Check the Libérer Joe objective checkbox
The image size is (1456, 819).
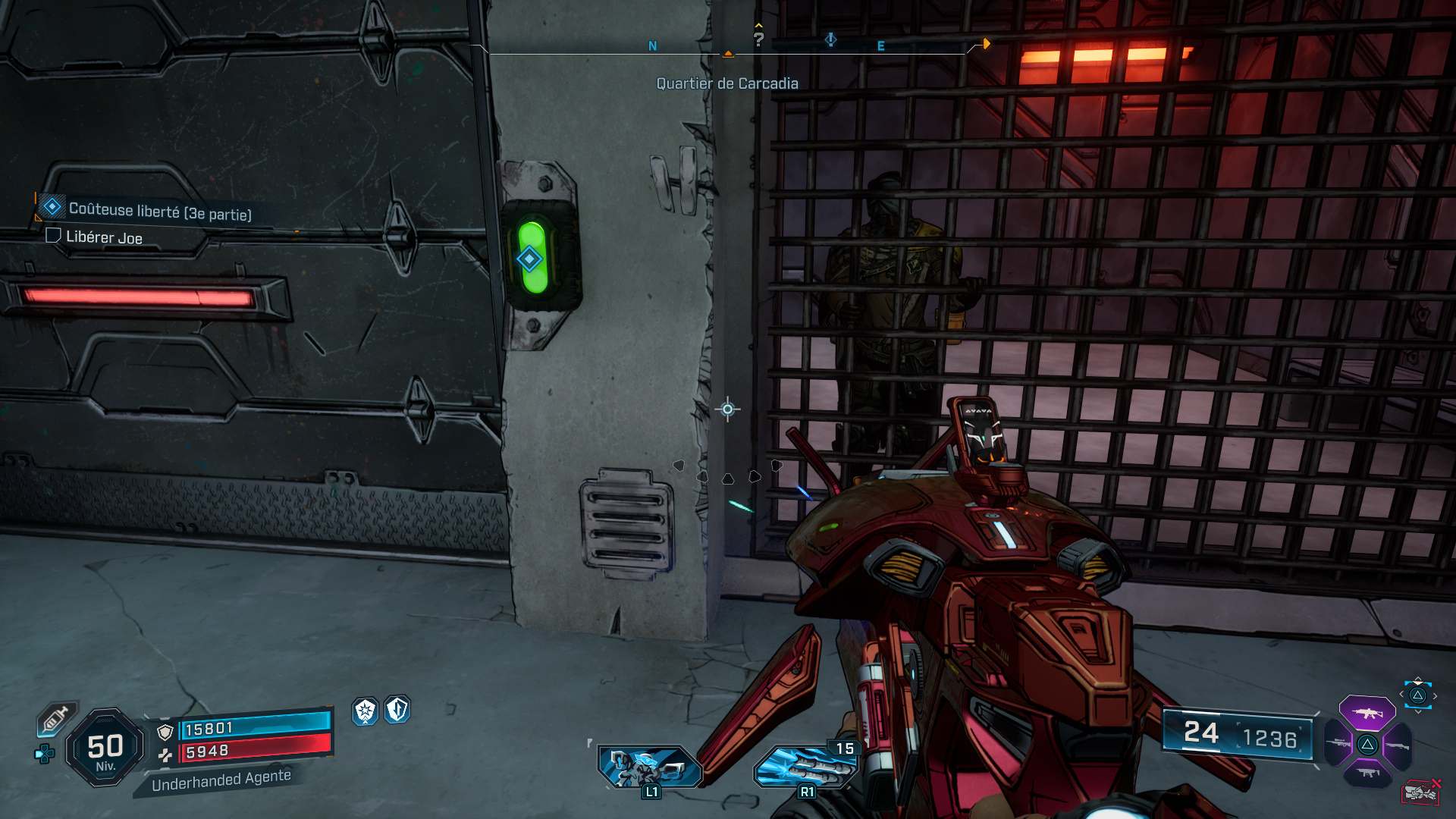click(x=53, y=237)
